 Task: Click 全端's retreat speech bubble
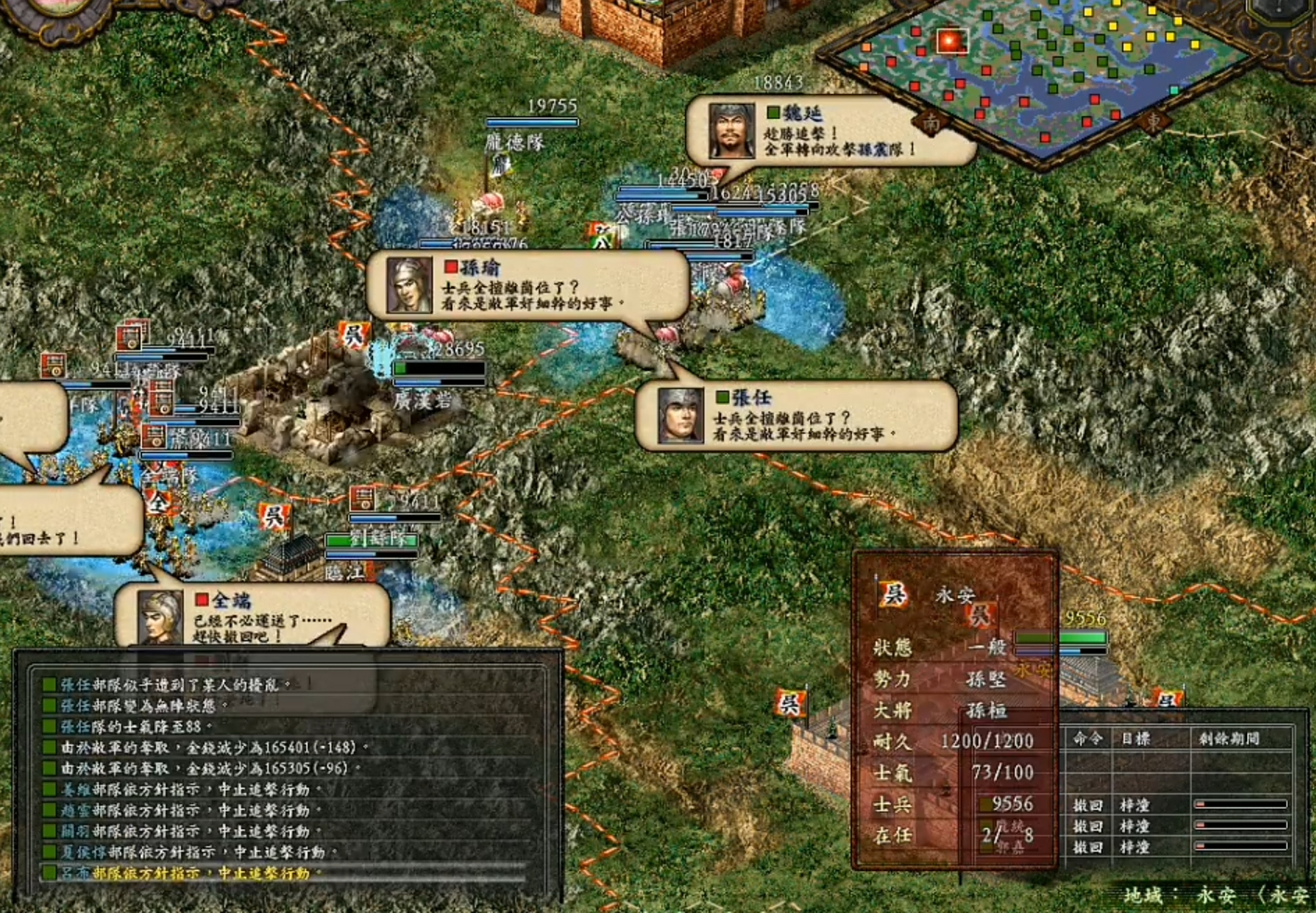tap(253, 617)
